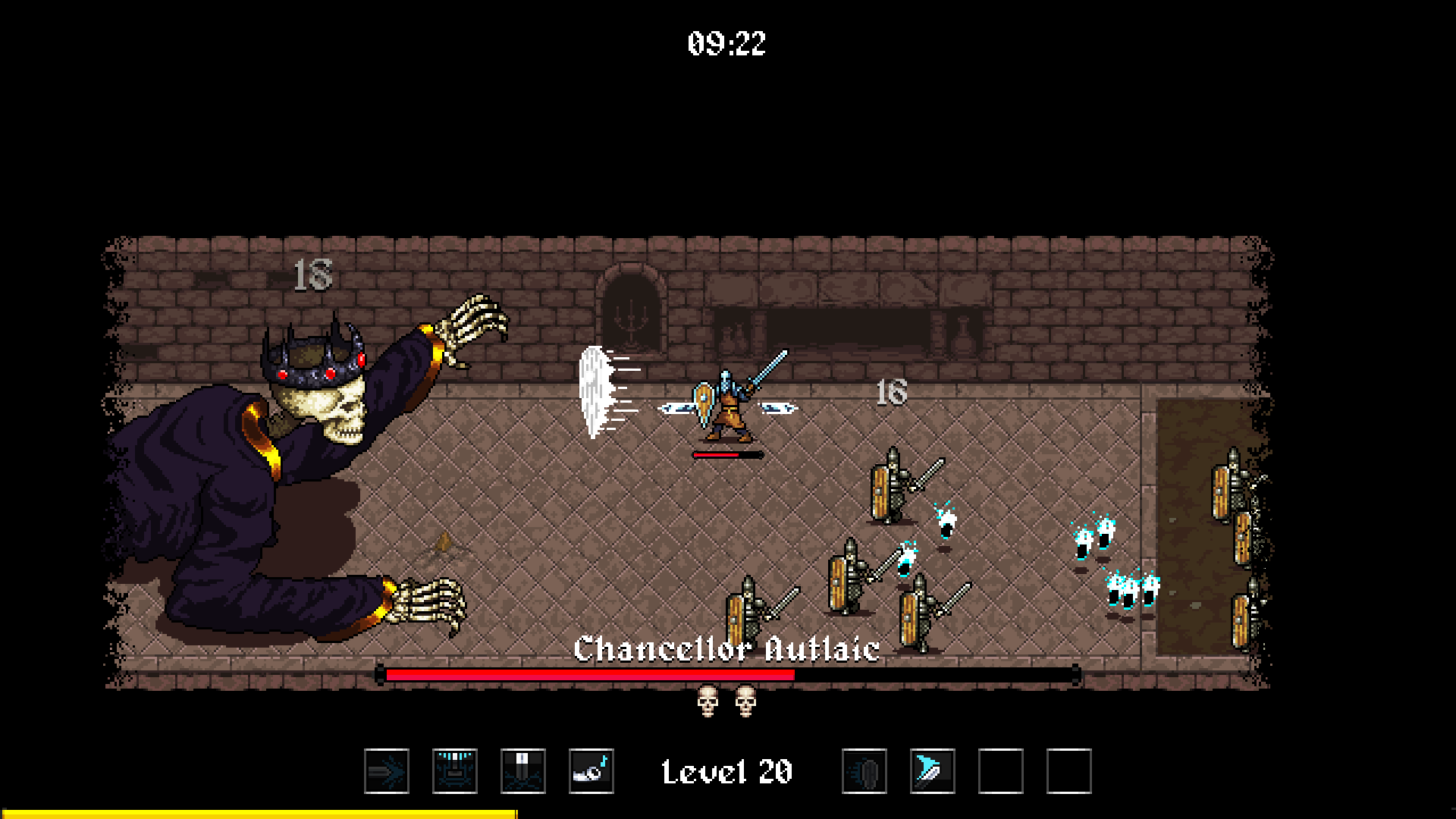Click the cyan winged blade icon
Viewport: 1456px width, 819px height.
933,771
